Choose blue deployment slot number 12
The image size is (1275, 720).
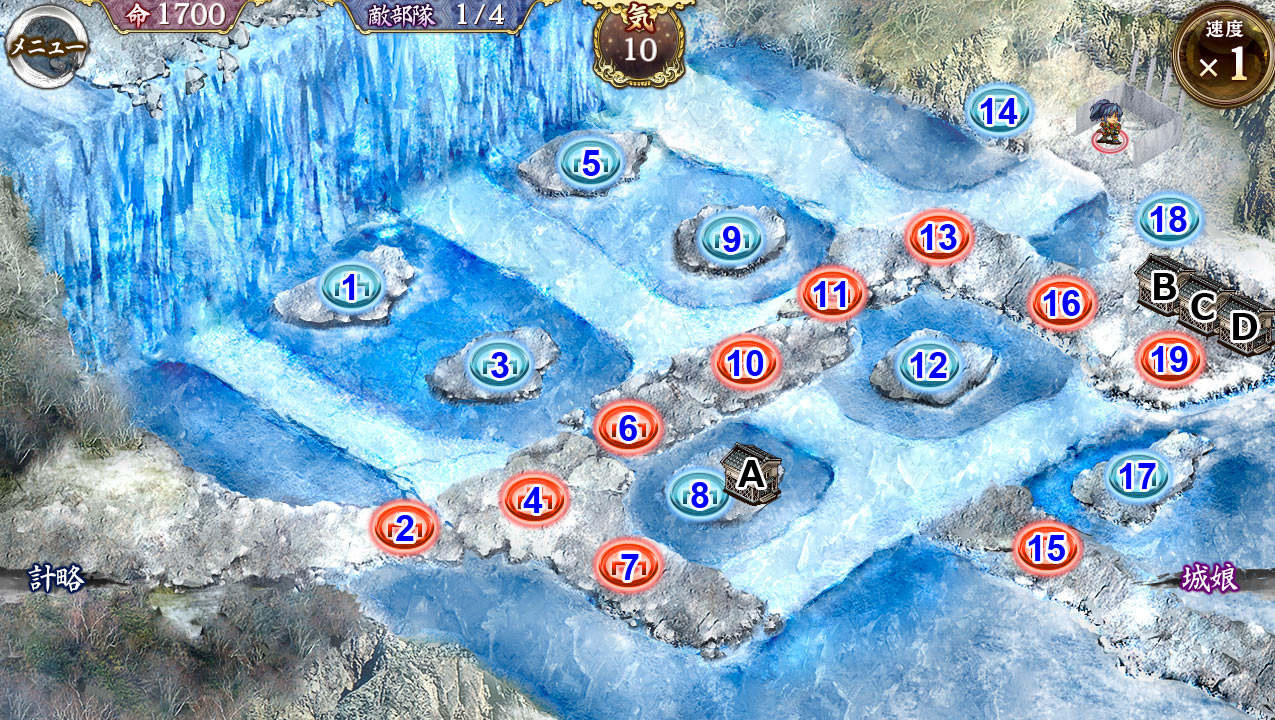point(929,366)
